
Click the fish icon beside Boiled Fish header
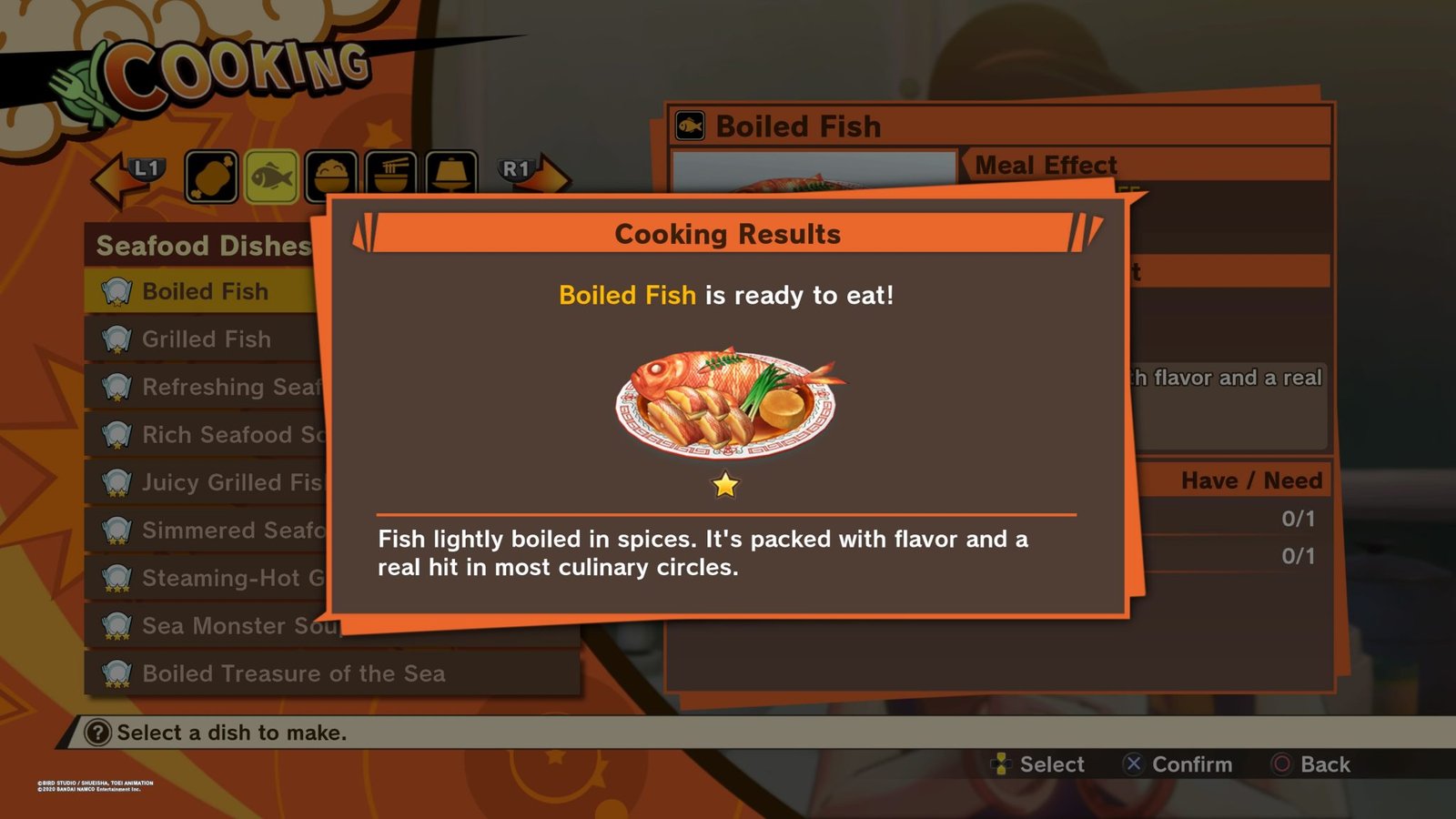click(692, 126)
